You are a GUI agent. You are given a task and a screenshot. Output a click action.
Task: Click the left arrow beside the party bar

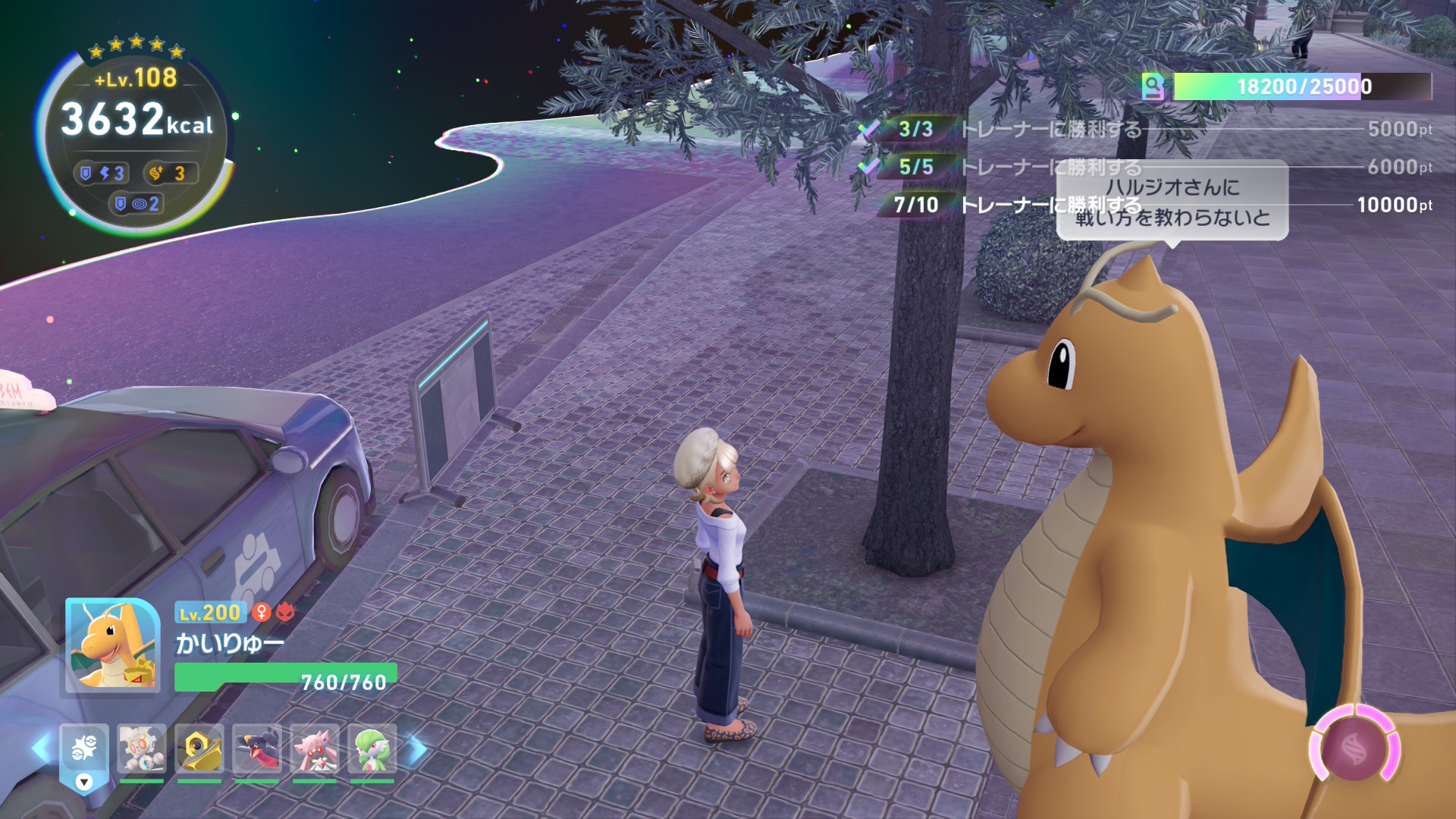click(40, 749)
